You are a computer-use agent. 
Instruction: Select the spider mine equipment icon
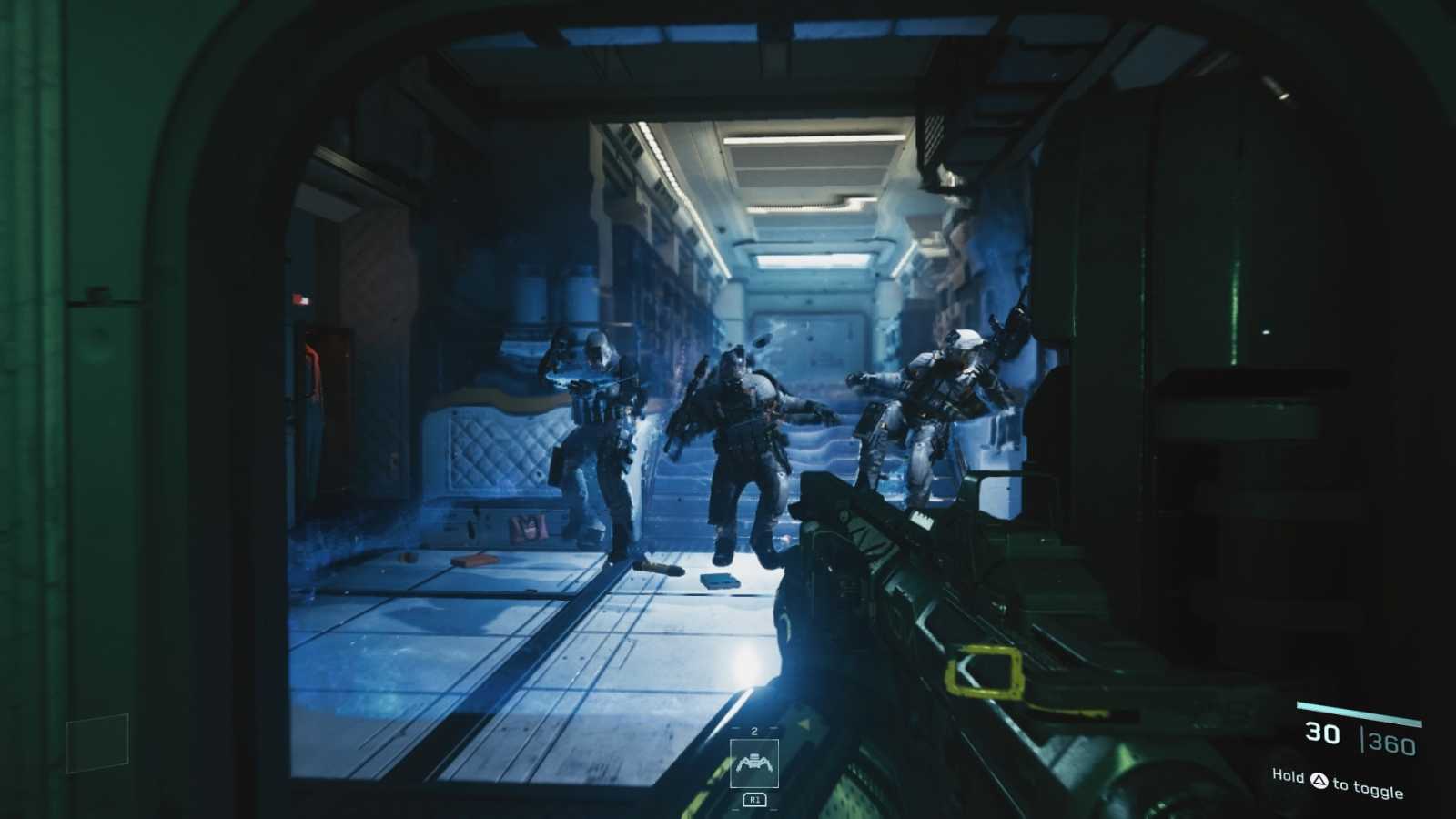pyautogui.click(x=754, y=763)
